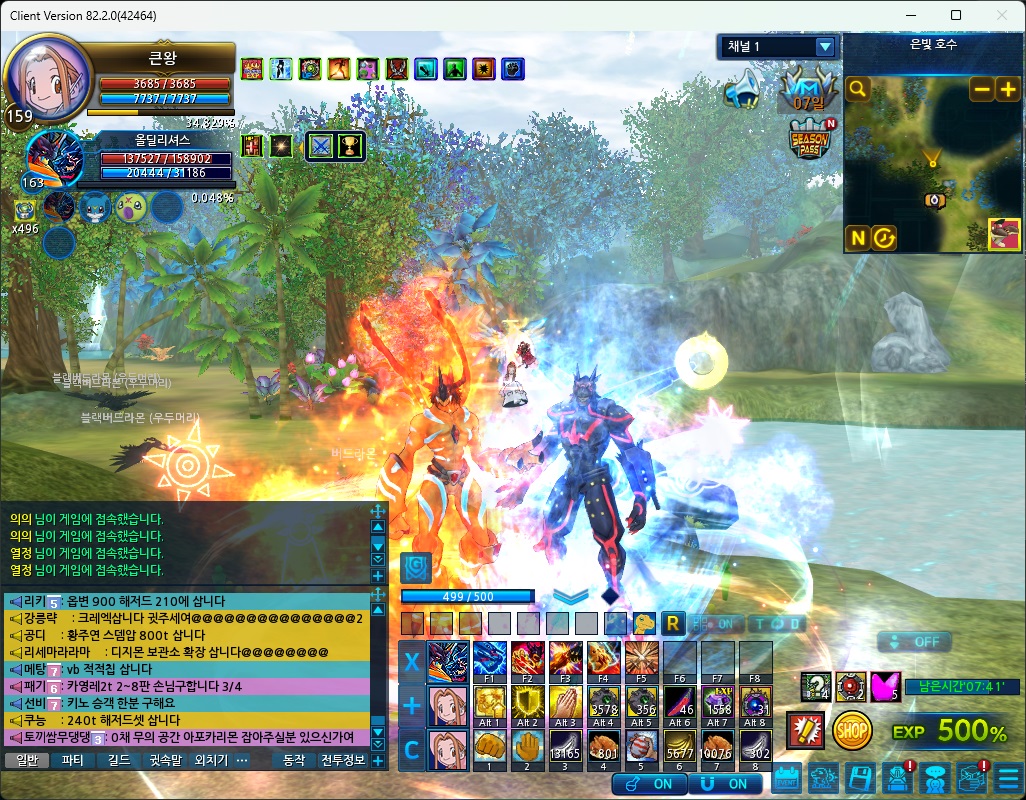Toggle the OFF switch above remaining time

point(914,641)
